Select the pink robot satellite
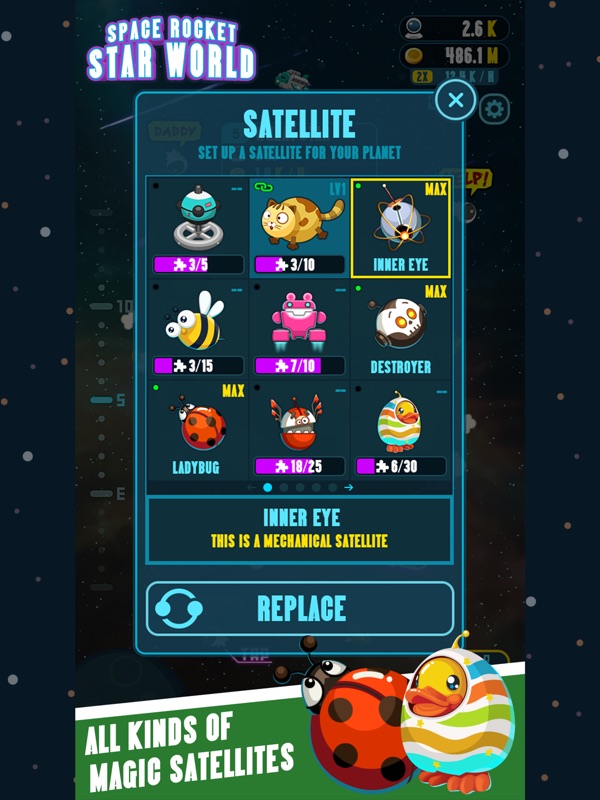Image resolution: width=600 pixels, height=800 pixels. point(300,329)
